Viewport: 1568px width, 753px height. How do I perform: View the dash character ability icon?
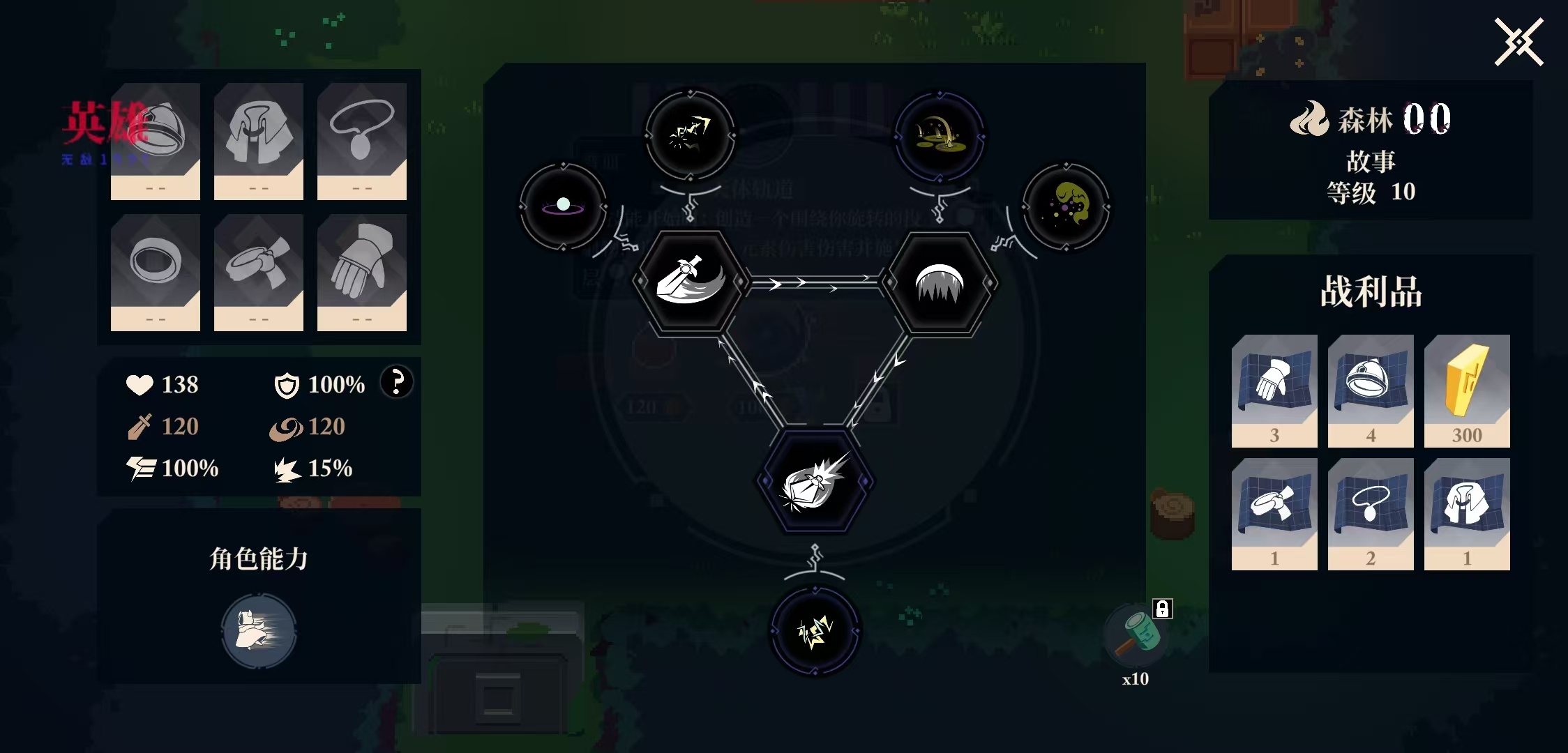(259, 631)
